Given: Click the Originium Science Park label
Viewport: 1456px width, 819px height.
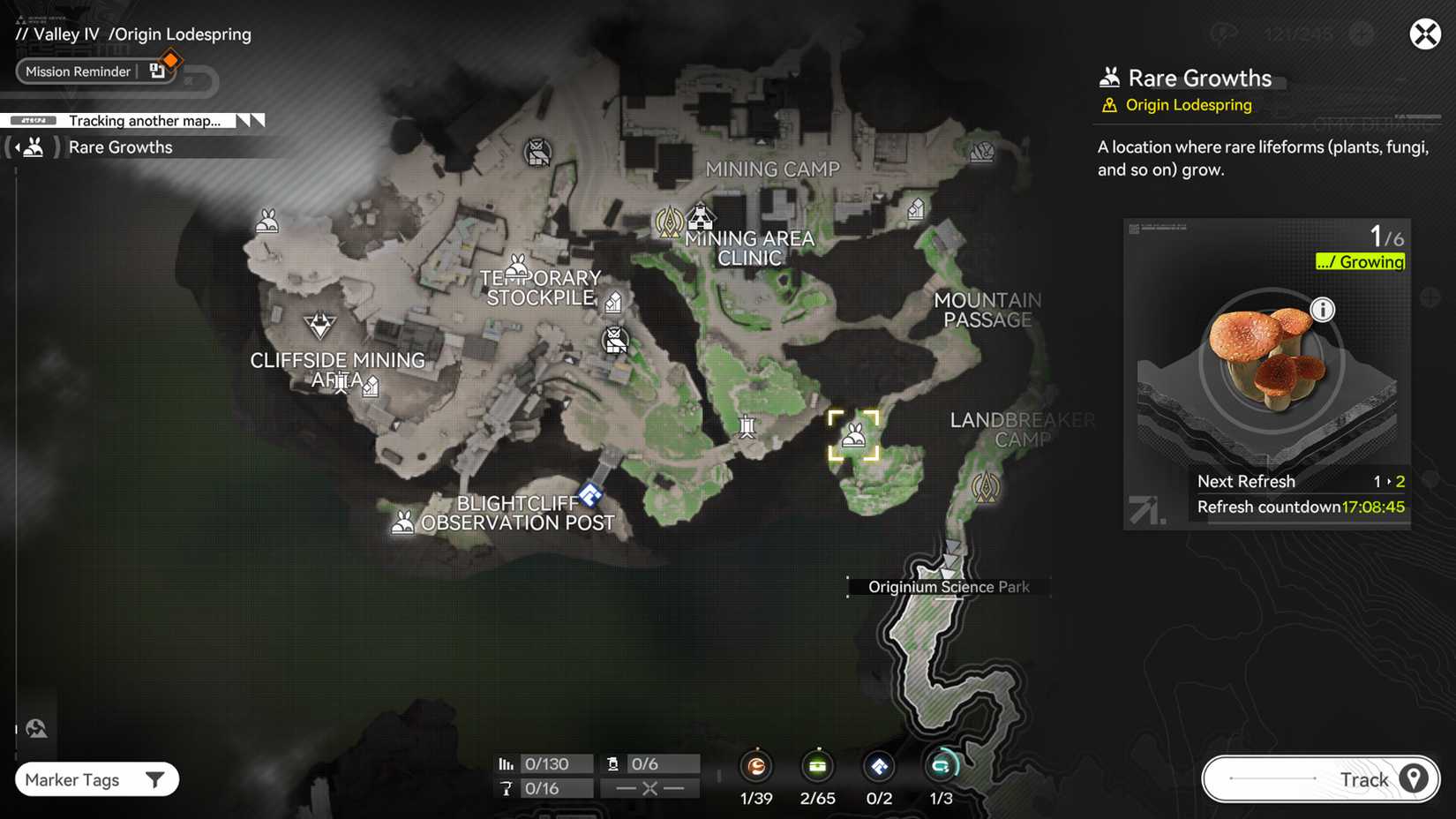Looking at the screenshot, I should [947, 586].
